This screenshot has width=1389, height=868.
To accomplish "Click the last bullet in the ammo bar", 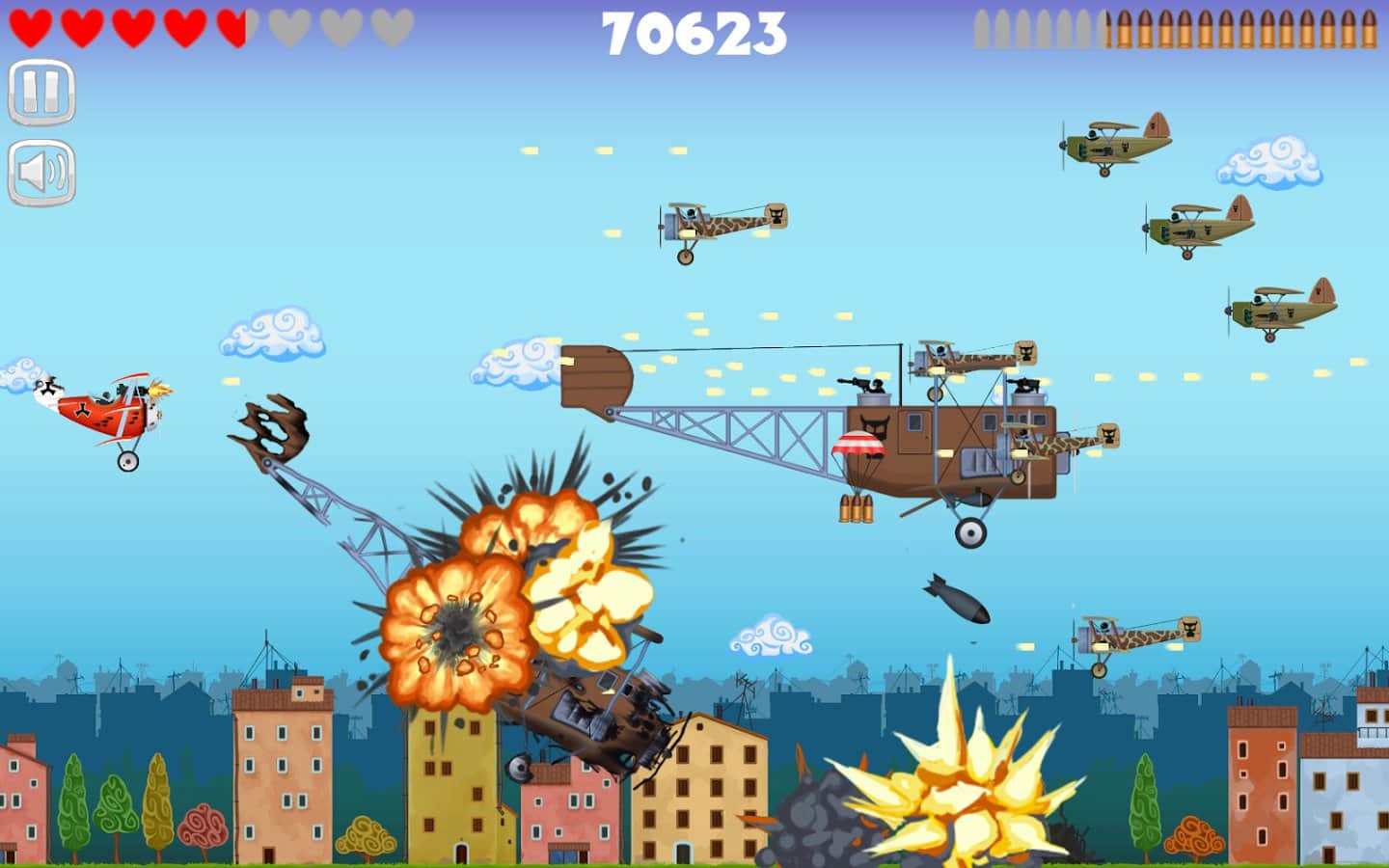I will [x=1370, y=29].
